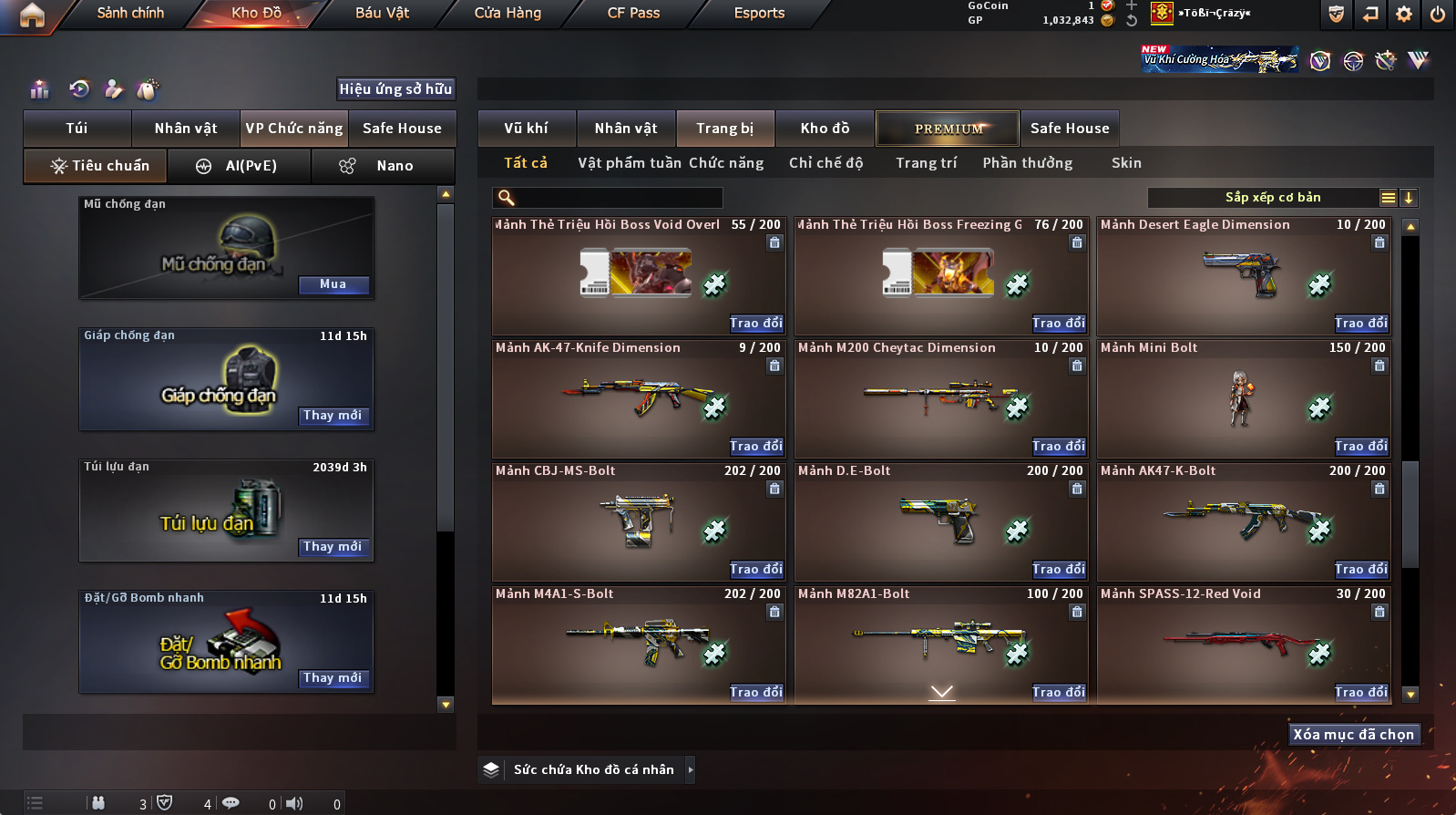Filter by Vật phẩm tuần category

pos(630,163)
